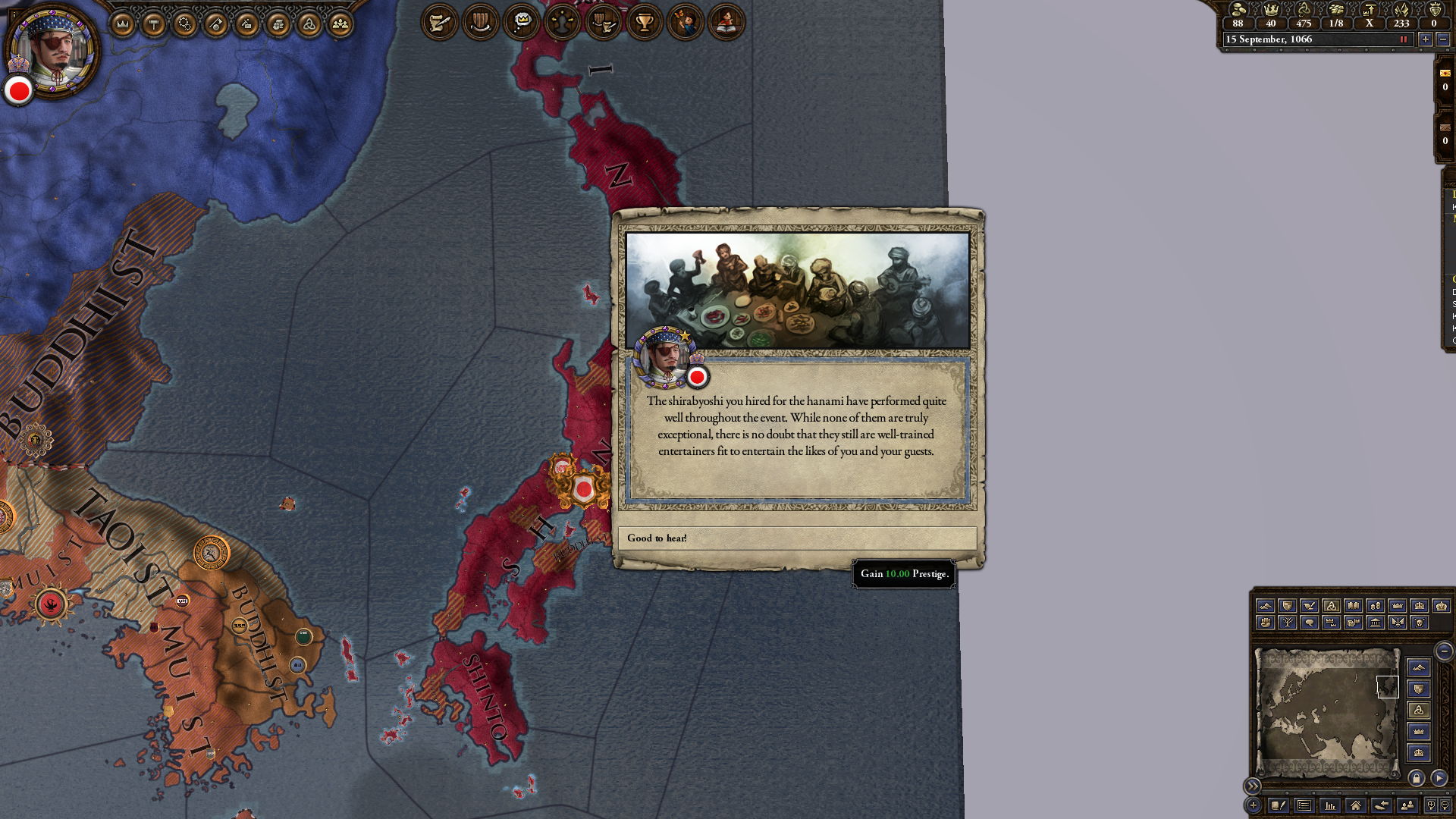Toggle the realms triquetra map mode
This screenshot has width=1456, height=819.
pyautogui.click(x=1333, y=605)
